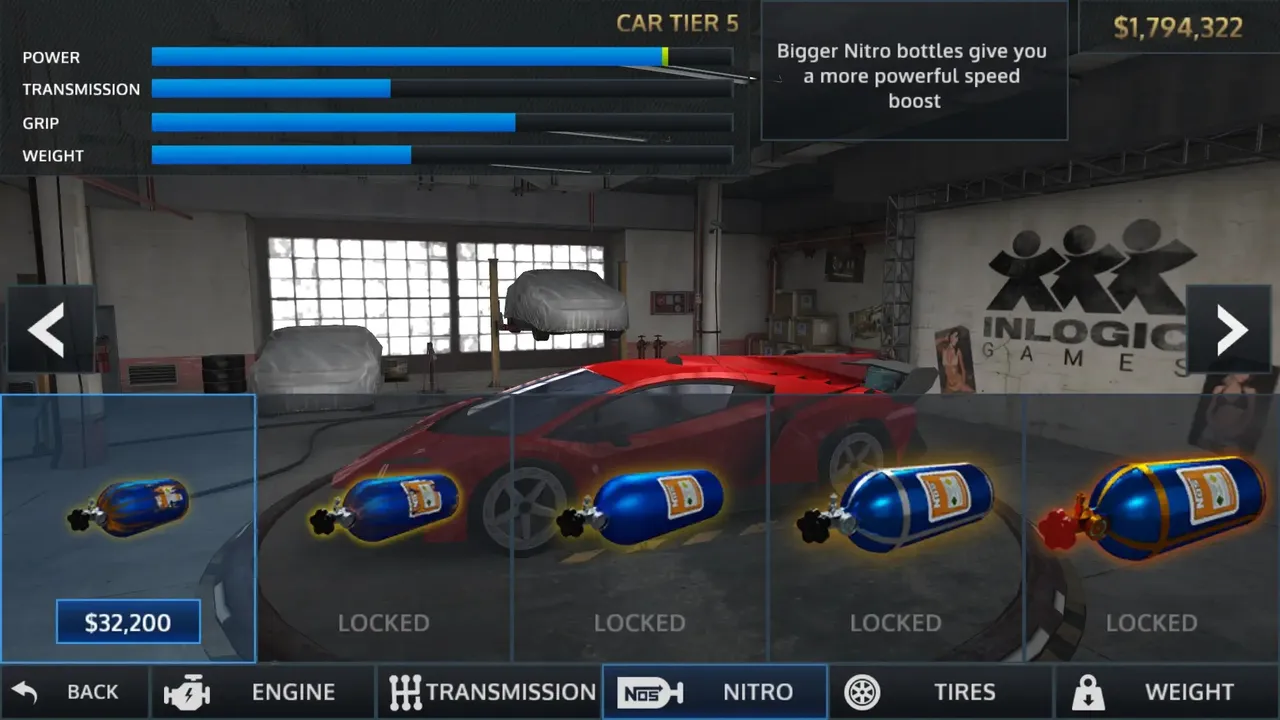Choose the largest locked nitro bottle with red valve
1280x720 pixels.
(1152, 508)
